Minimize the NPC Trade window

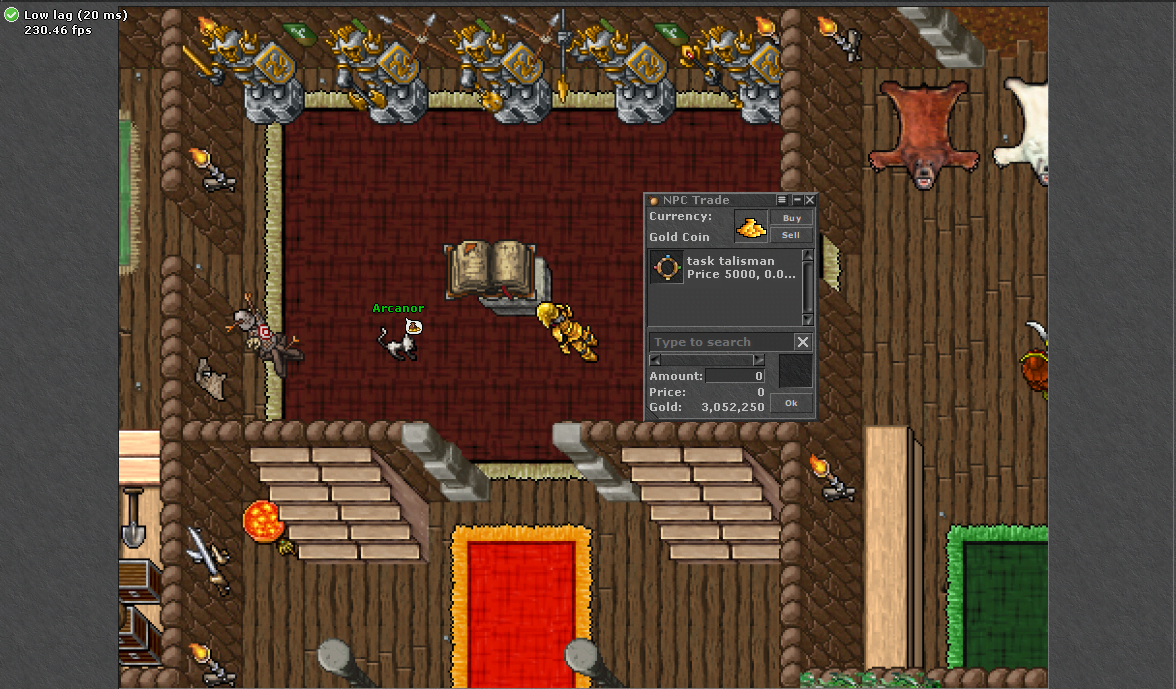point(797,200)
